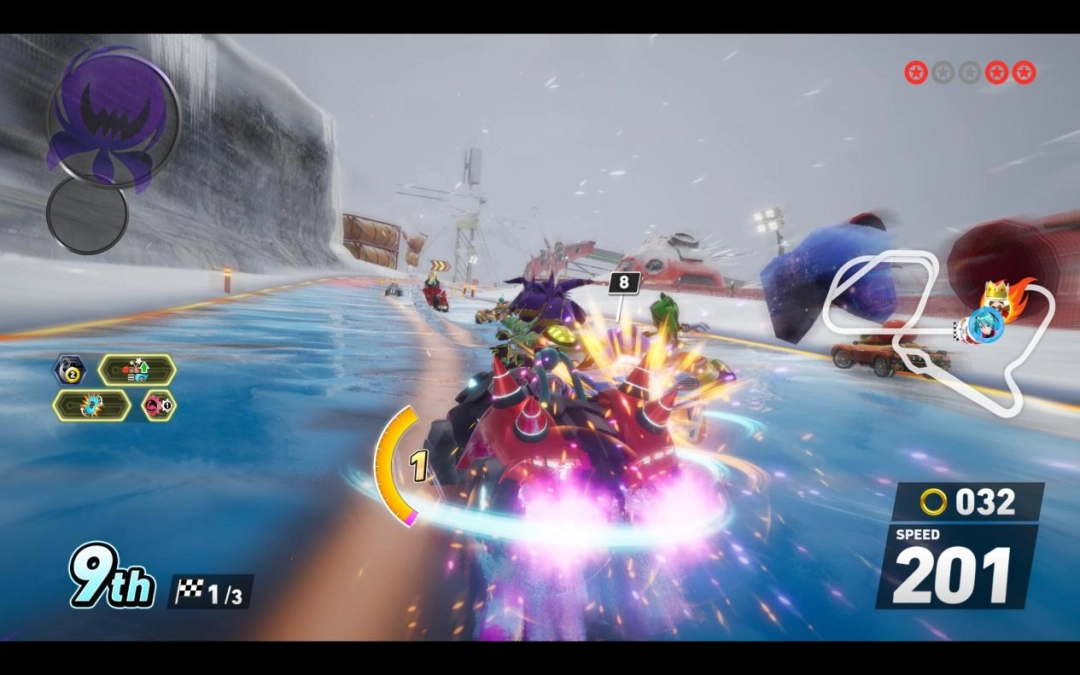Select the pink gear gadget icon
This screenshot has height=675, width=1080.
point(159,405)
